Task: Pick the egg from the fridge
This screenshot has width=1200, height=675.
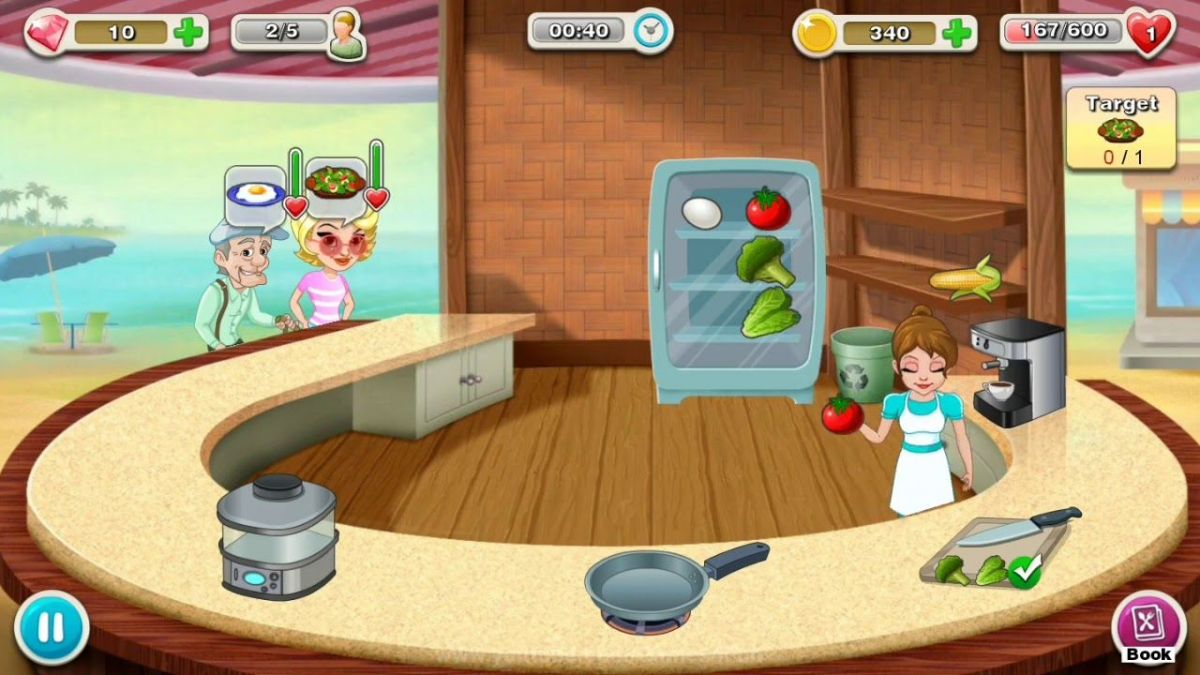Action: click(x=701, y=212)
